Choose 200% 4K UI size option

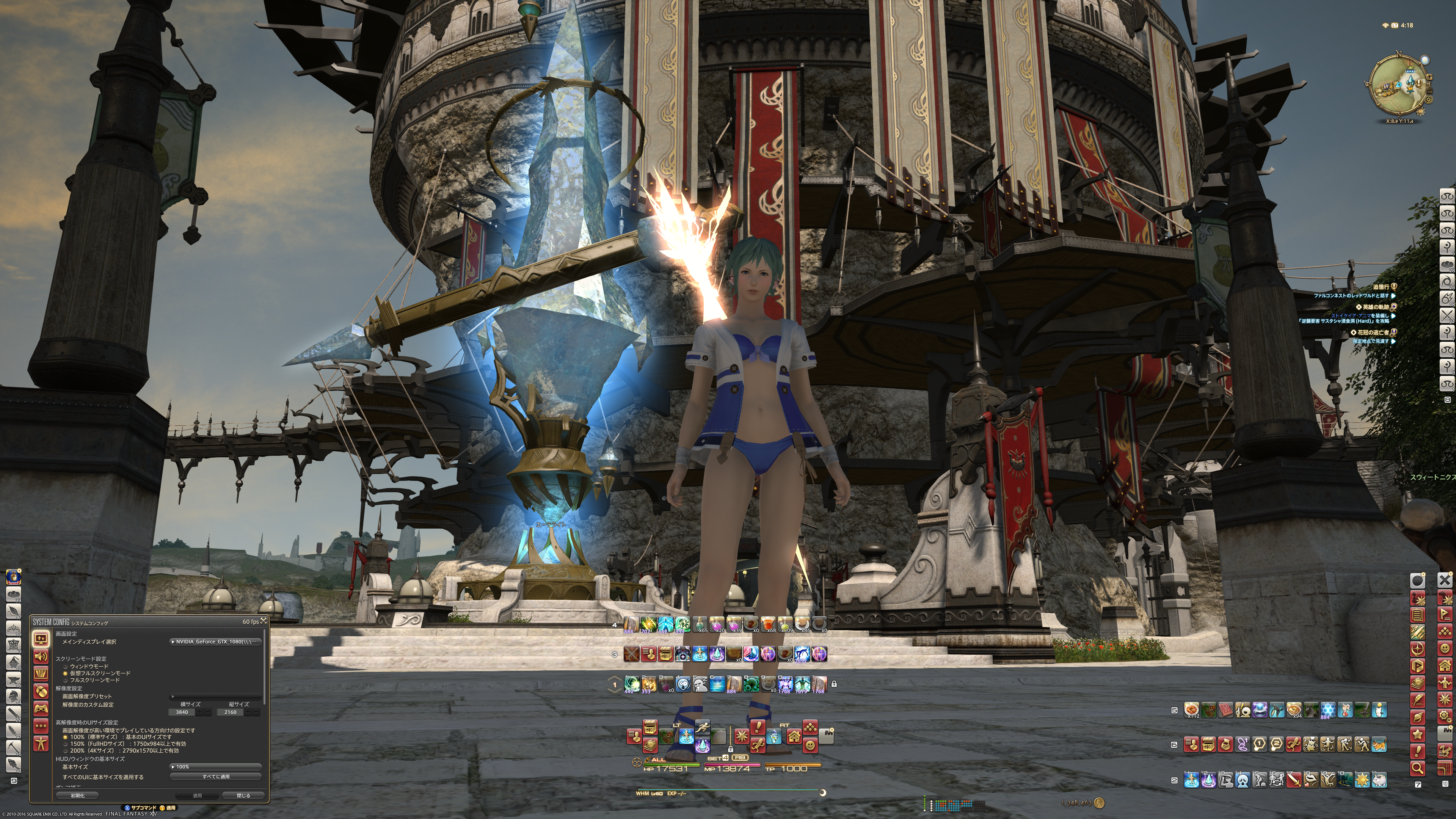pos(66,751)
